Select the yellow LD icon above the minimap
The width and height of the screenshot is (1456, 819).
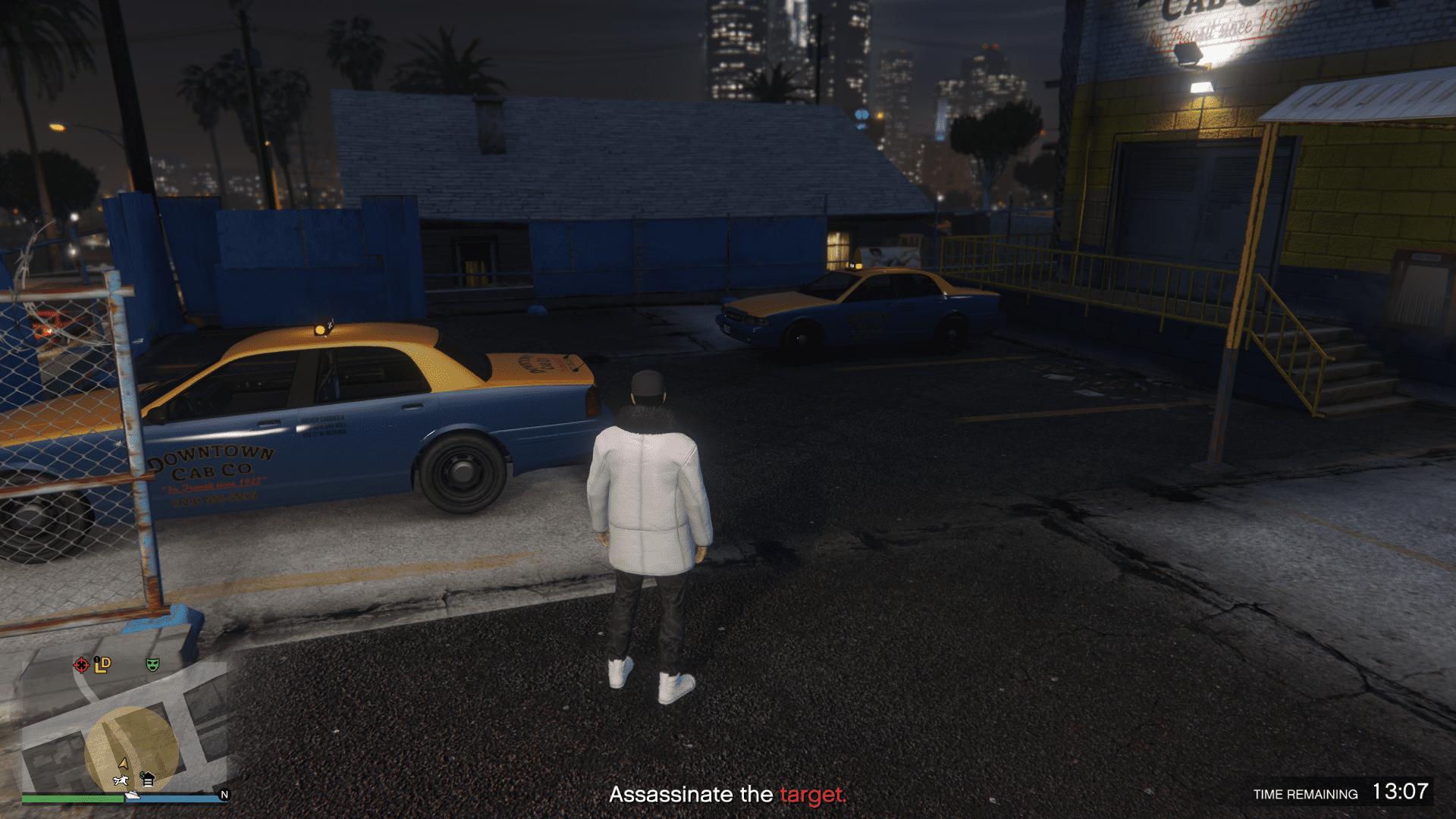102,664
